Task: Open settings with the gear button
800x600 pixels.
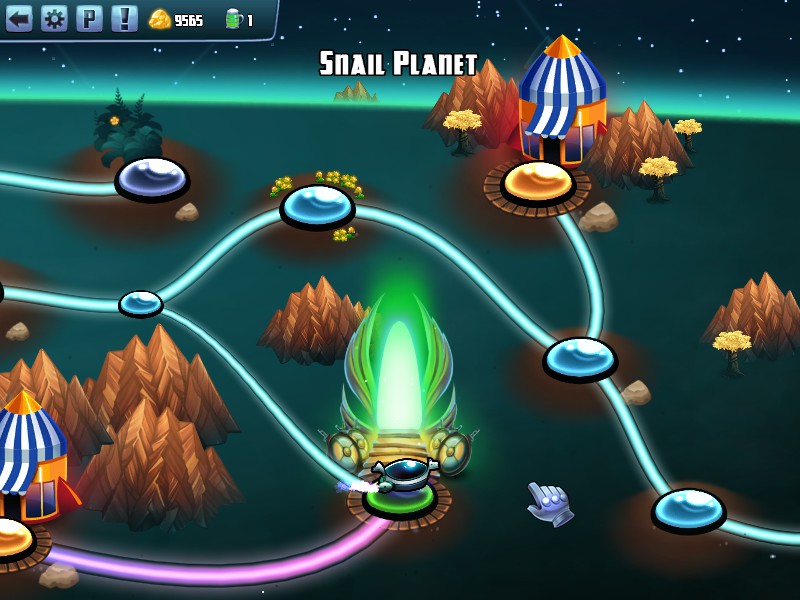Action: tap(54, 18)
